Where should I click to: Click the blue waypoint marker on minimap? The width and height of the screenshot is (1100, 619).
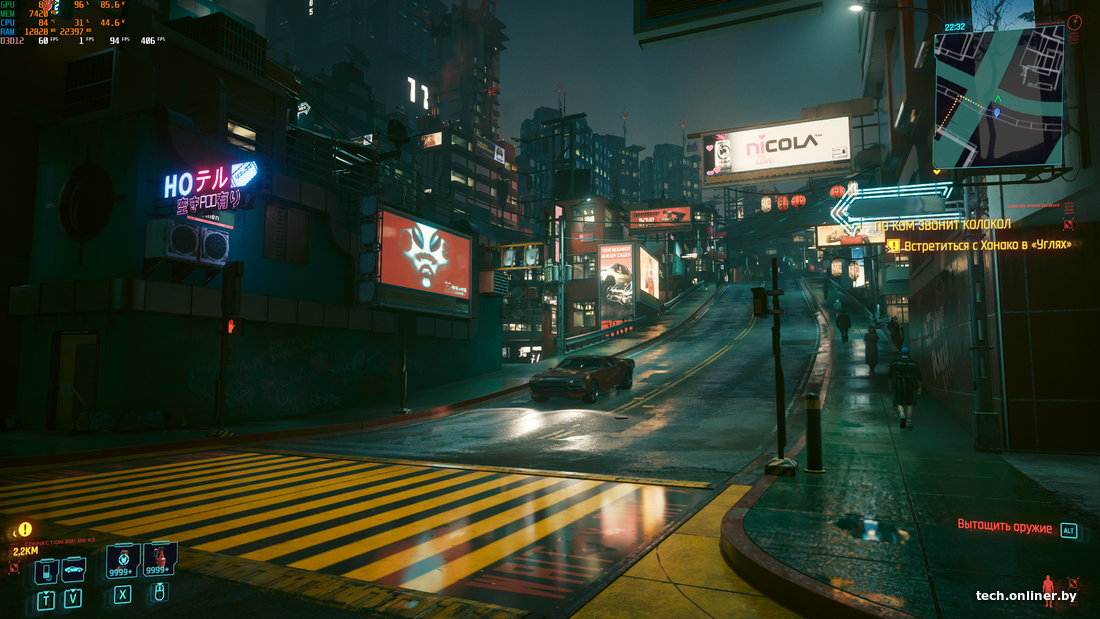[996, 114]
